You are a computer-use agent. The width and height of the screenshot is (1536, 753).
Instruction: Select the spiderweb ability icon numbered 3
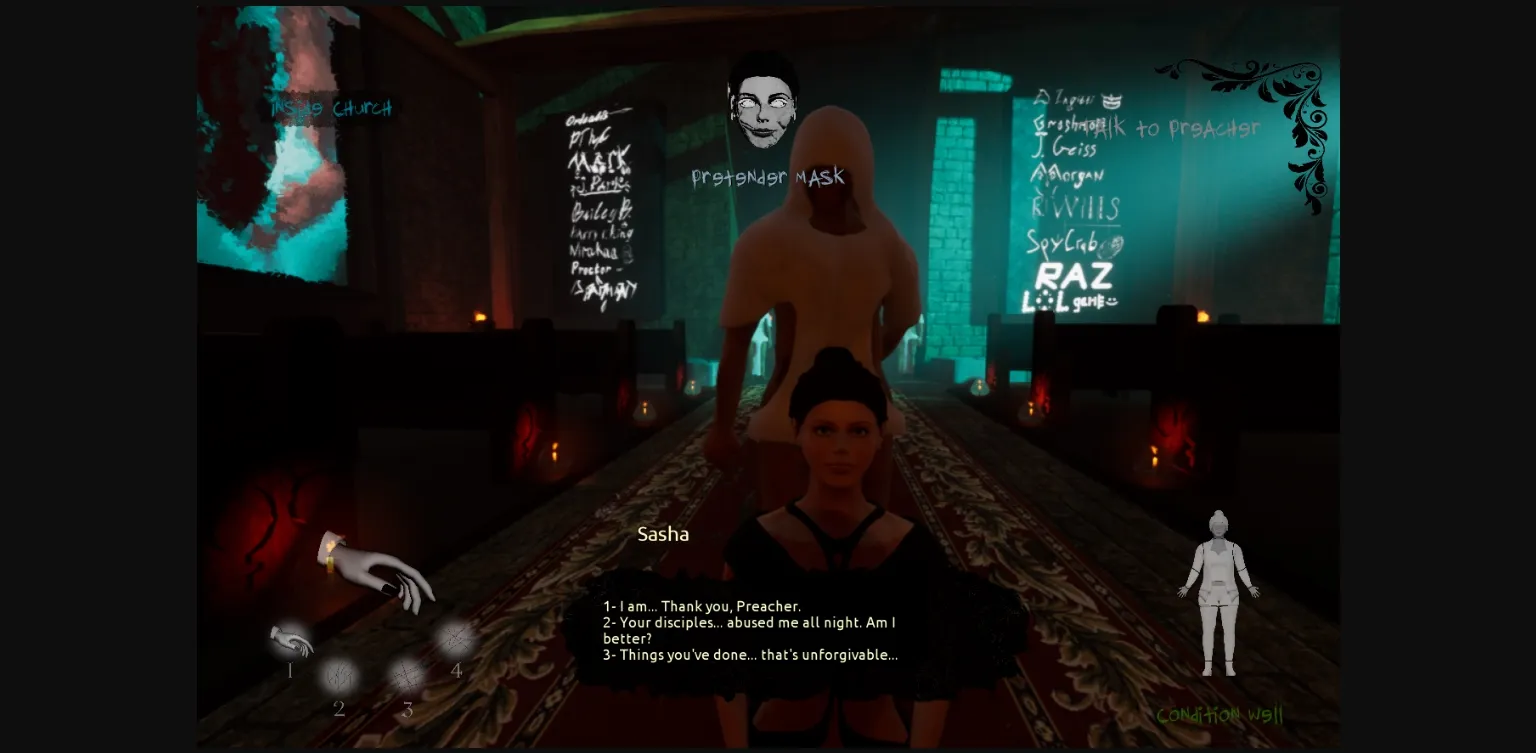point(407,678)
